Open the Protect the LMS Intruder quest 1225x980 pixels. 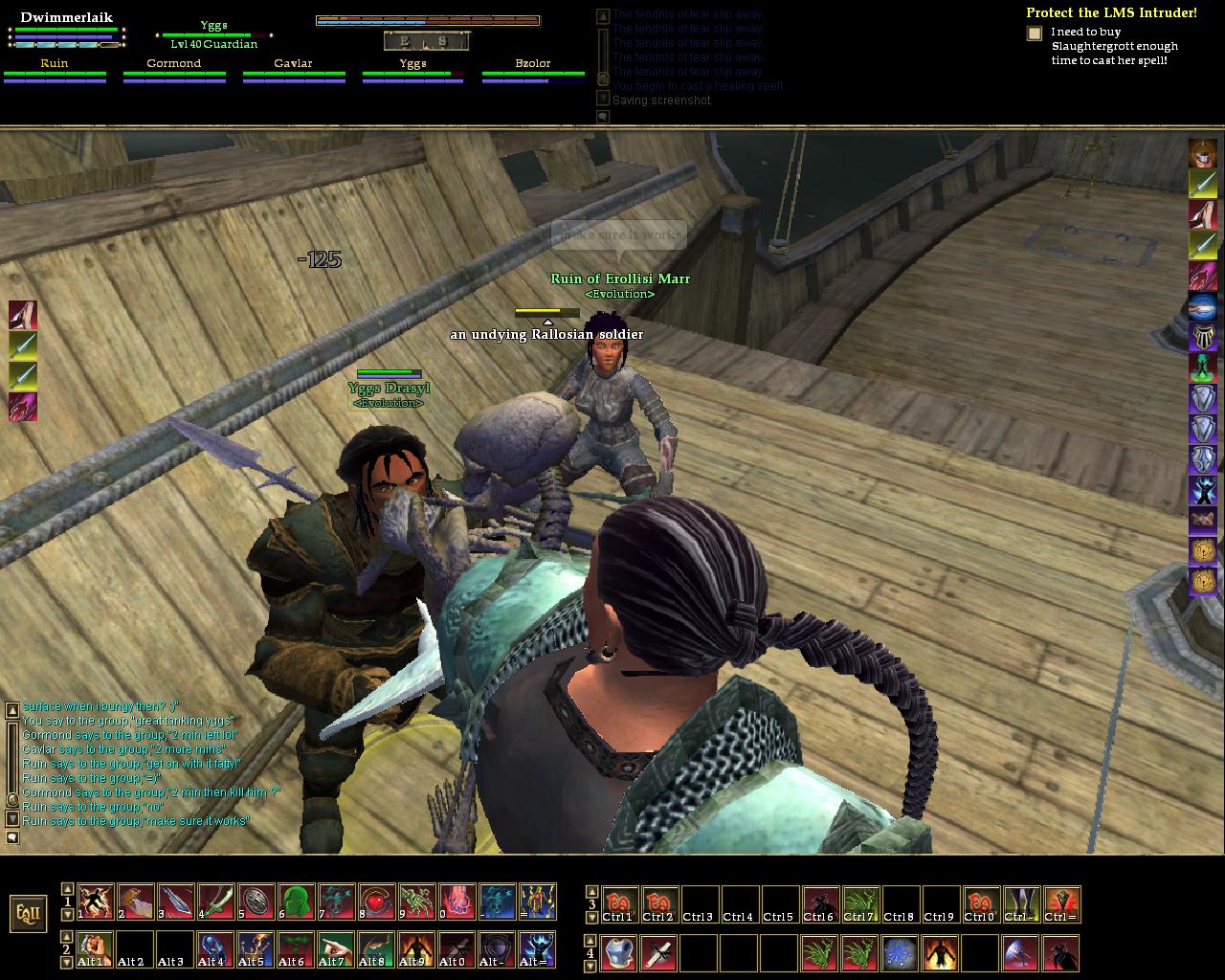tap(1110, 12)
